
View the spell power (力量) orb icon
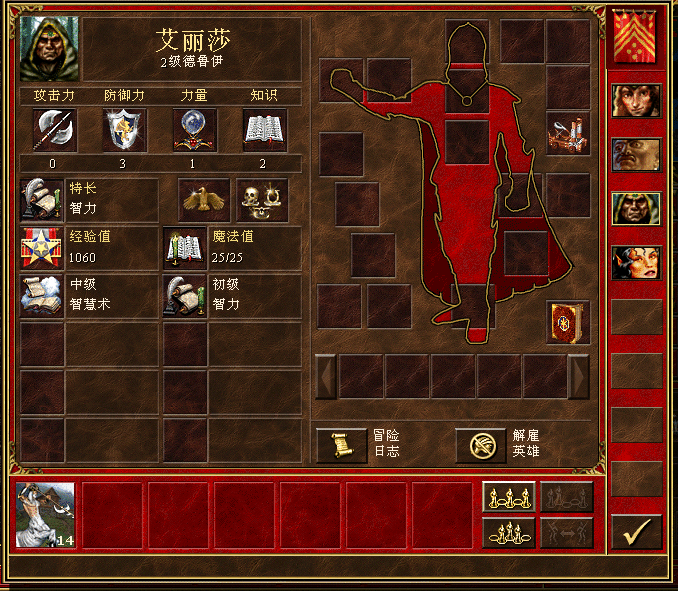click(195, 130)
